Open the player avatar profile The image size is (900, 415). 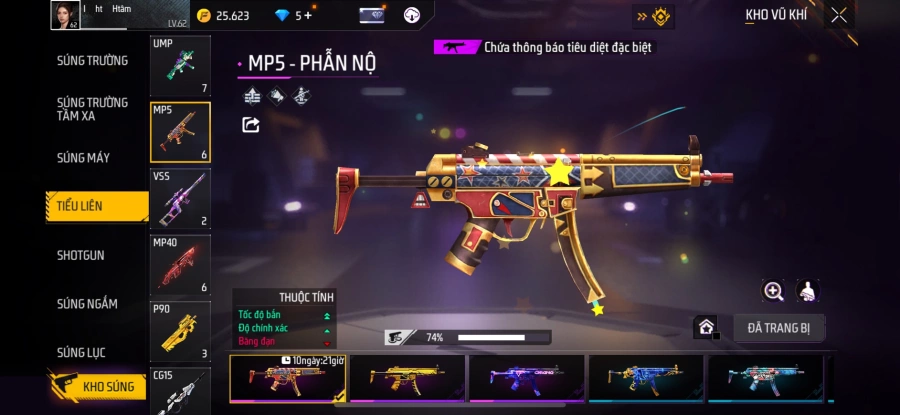coord(65,15)
